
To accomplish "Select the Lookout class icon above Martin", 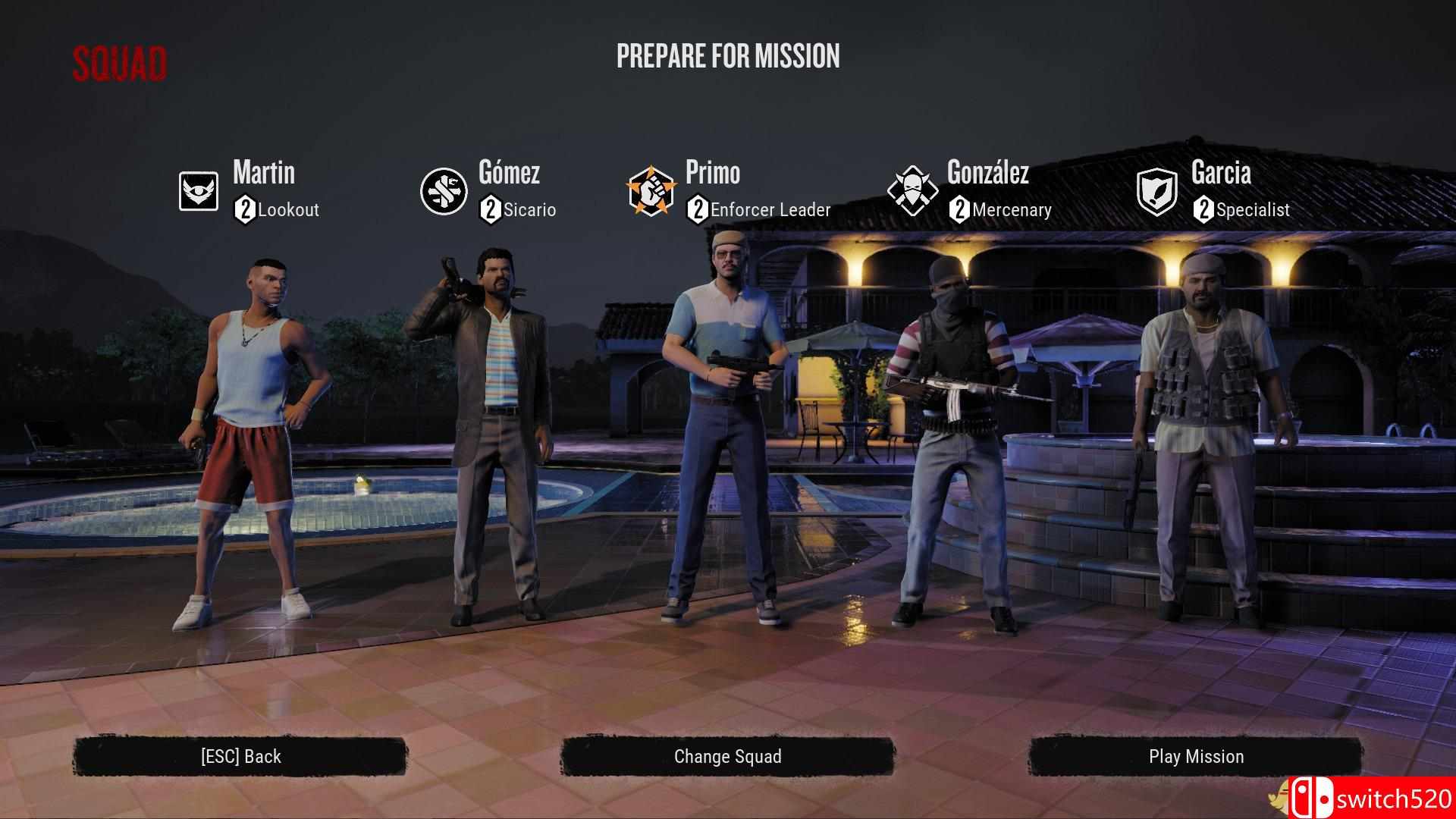I will pyautogui.click(x=197, y=191).
